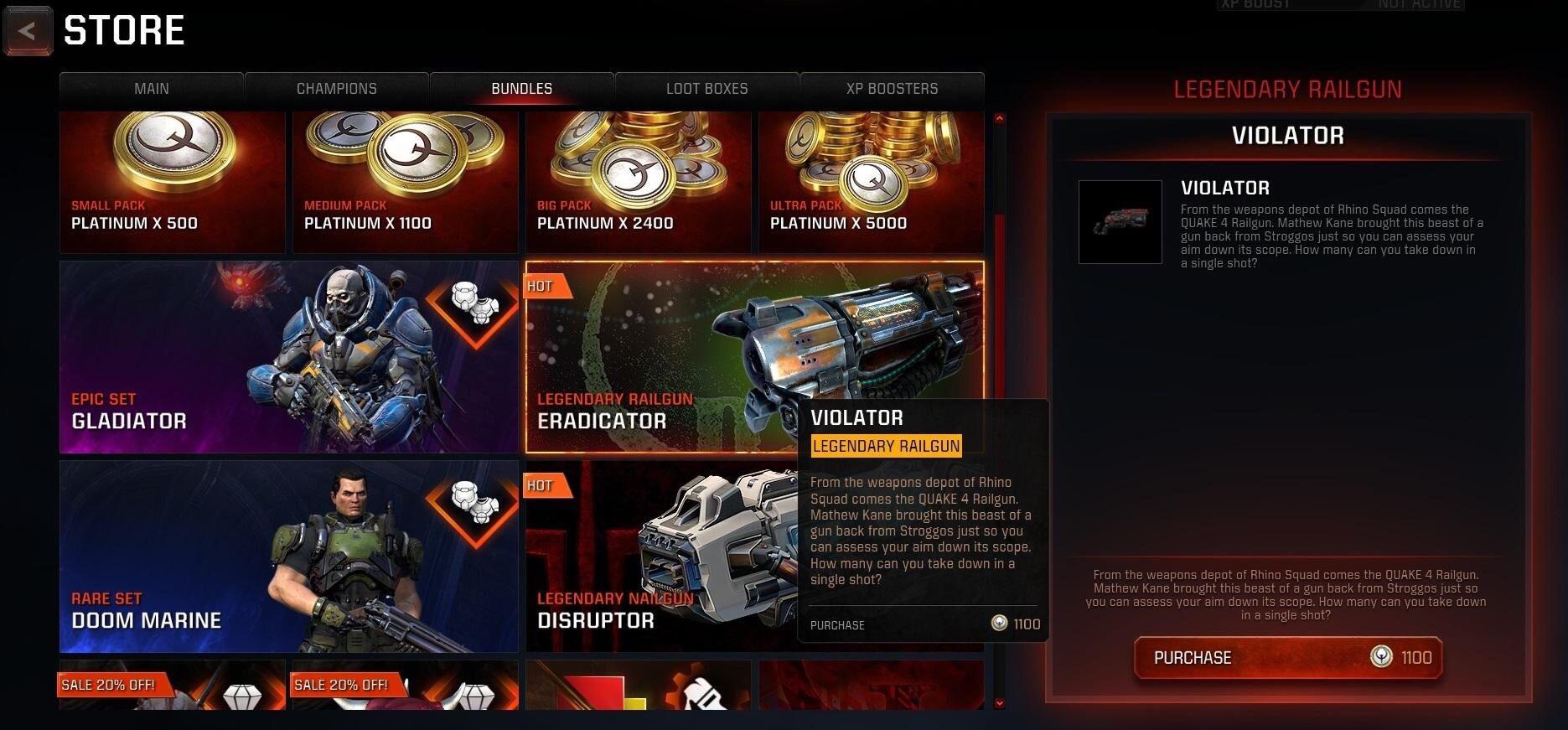Viewport: 1568px width, 730px height.
Task: Switch to the LOOT BOXES tab
Action: (706, 88)
